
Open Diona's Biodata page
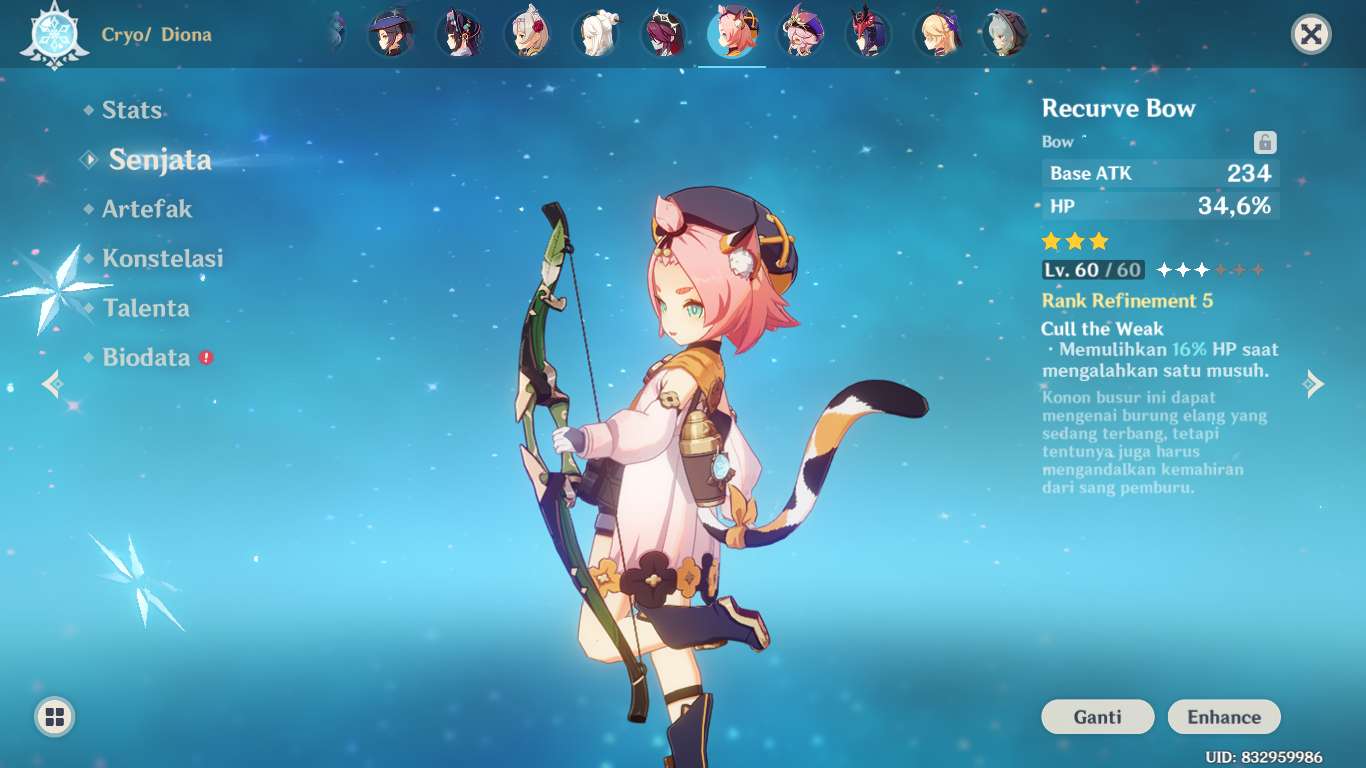[149, 357]
